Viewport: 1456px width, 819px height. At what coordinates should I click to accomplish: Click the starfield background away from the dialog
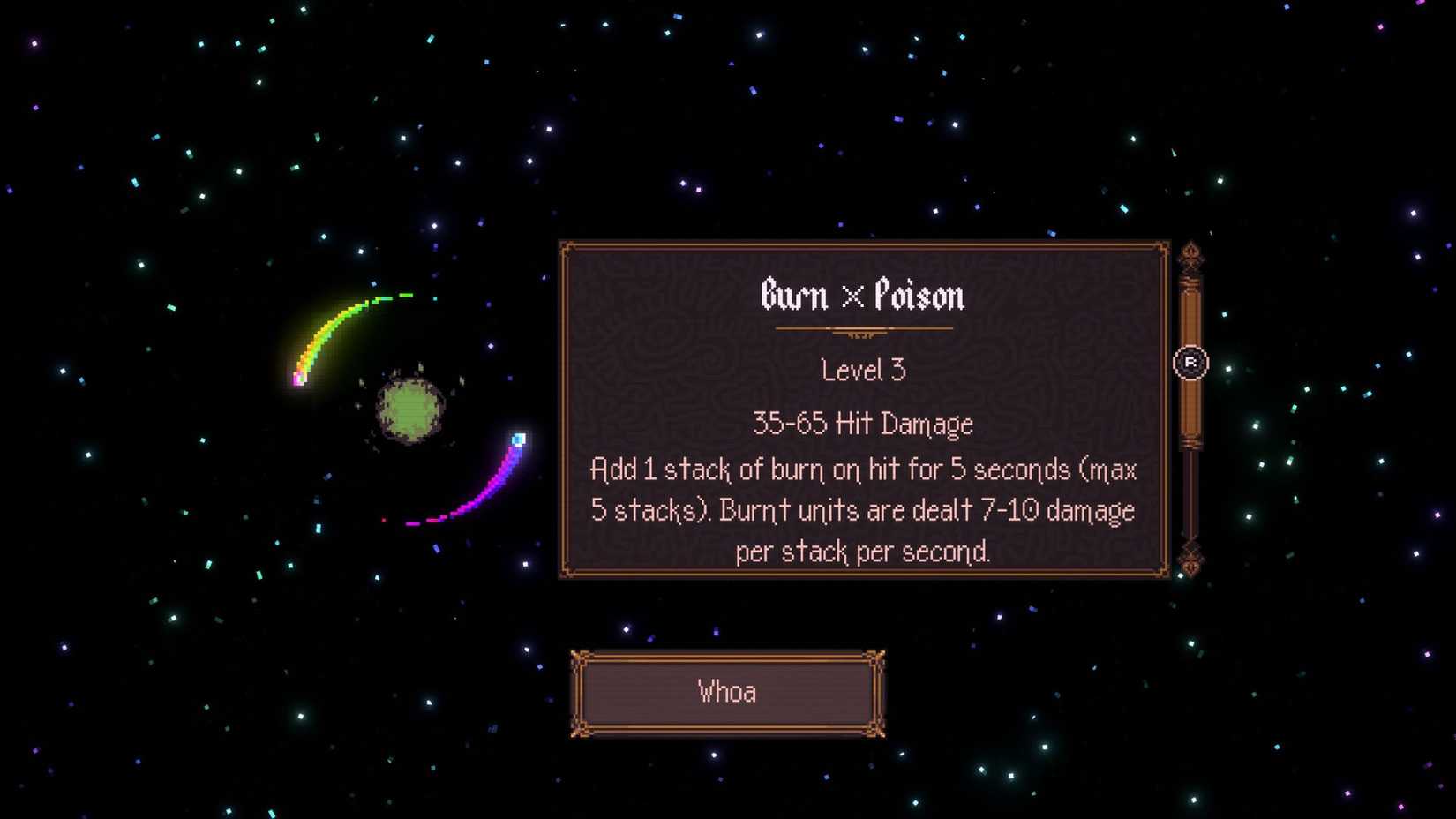click(x=176, y=662)
